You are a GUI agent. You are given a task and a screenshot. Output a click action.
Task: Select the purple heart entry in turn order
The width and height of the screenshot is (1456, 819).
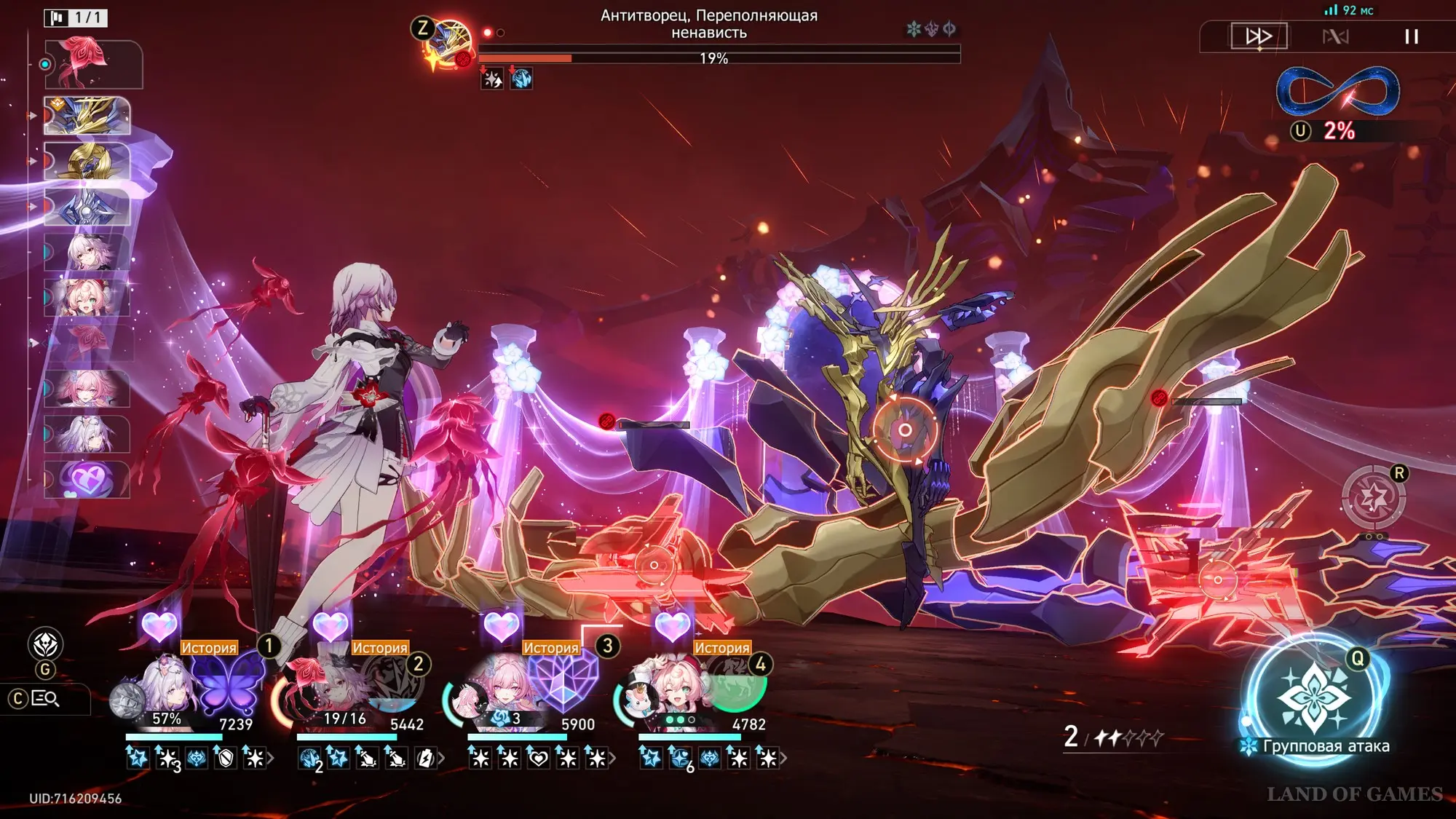(x=87, y=480)
